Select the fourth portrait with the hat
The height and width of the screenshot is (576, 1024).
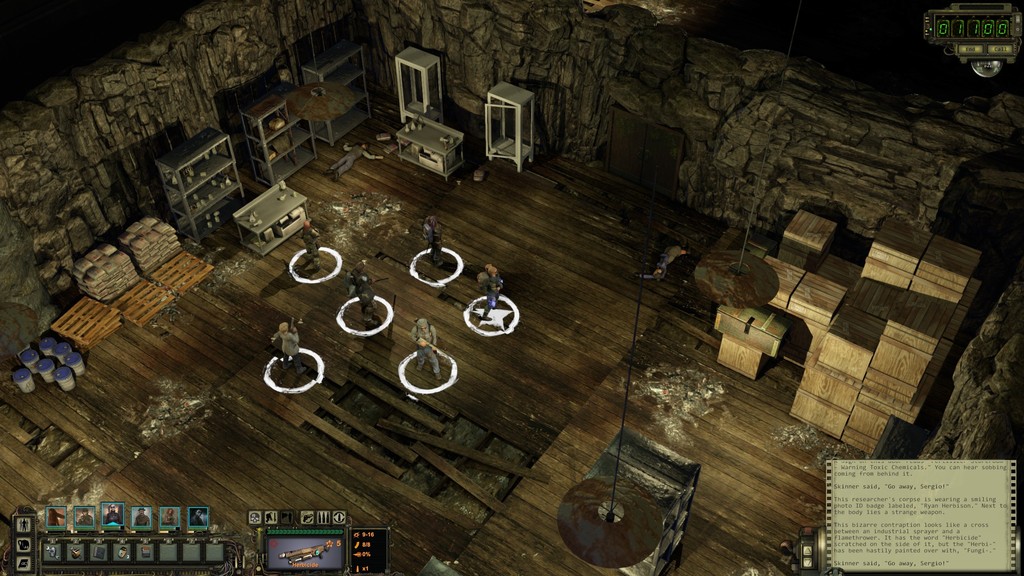(x=142, y=517)
